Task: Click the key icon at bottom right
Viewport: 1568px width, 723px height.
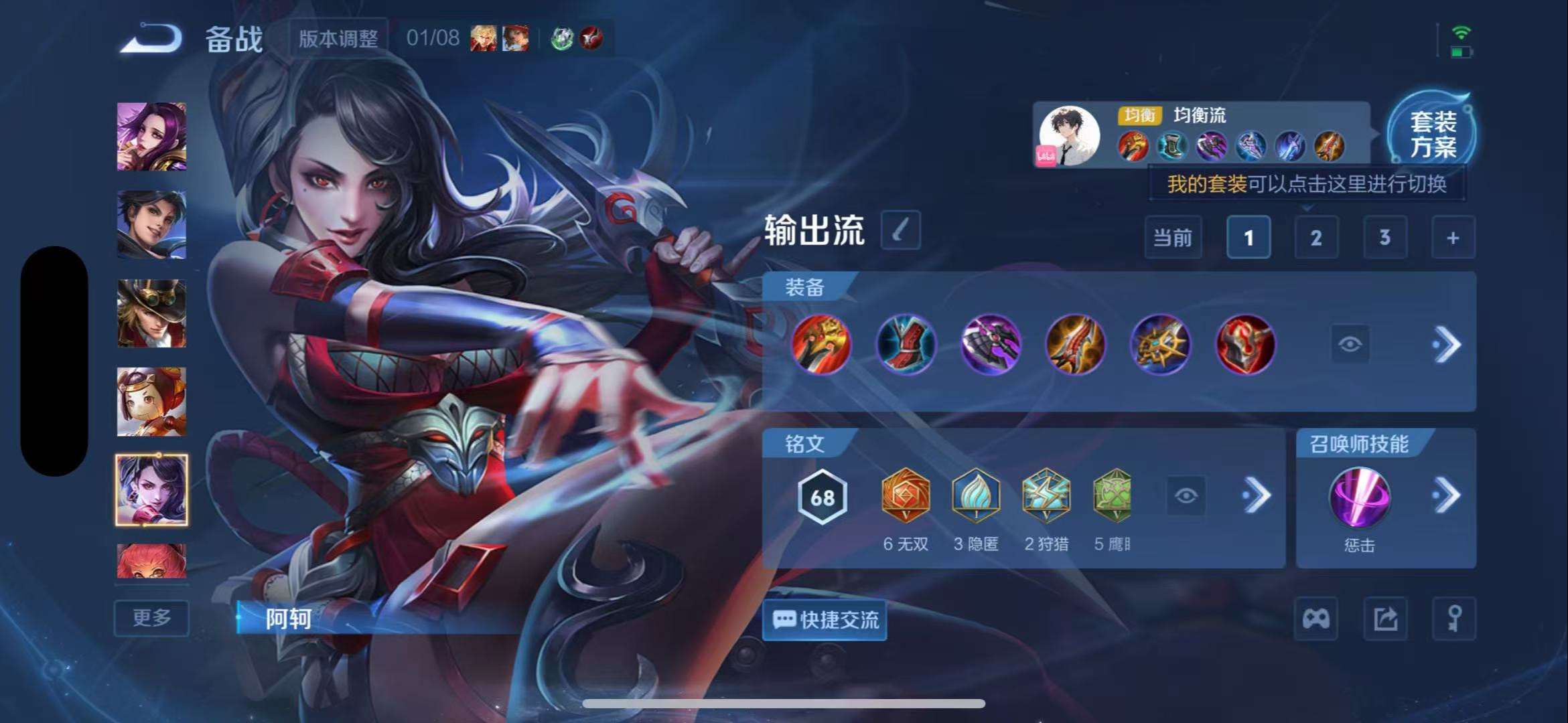Action: pos(1453,619)
